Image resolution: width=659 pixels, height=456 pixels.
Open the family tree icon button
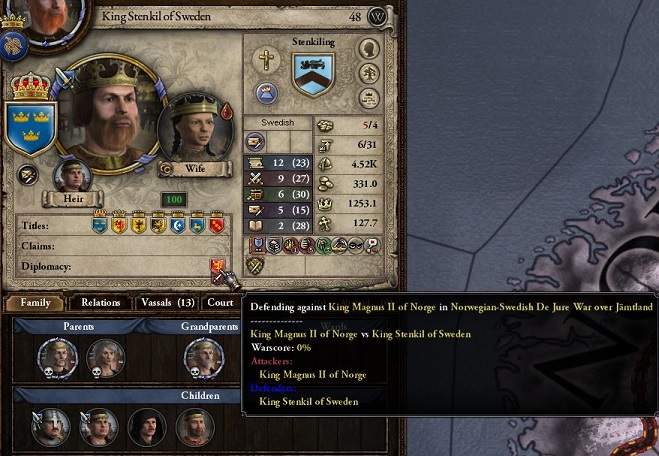[369, 73]
